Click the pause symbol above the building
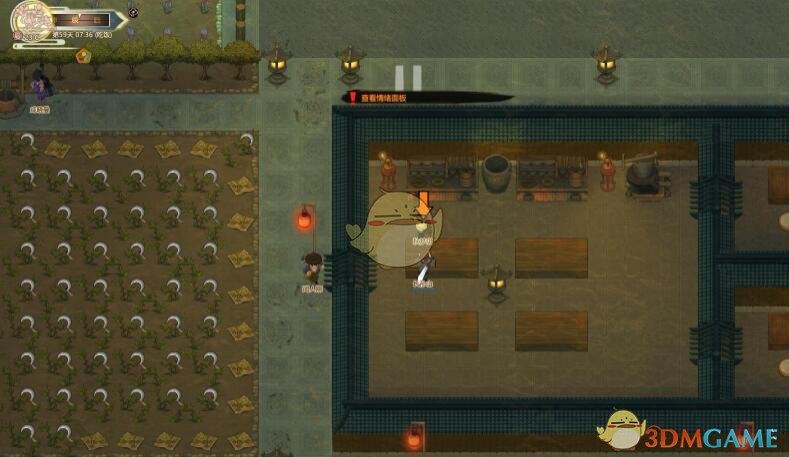 coord(408,77)
